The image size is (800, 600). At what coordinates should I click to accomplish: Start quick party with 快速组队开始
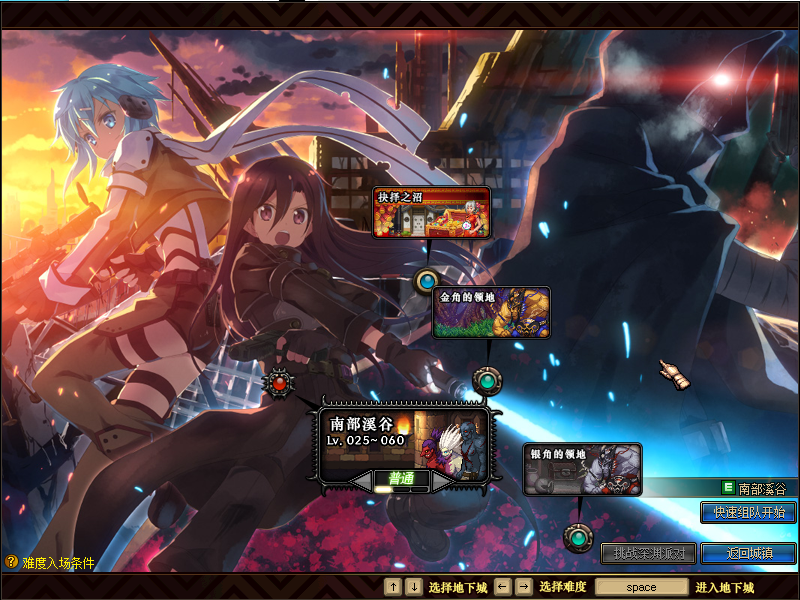pos(748,512)
